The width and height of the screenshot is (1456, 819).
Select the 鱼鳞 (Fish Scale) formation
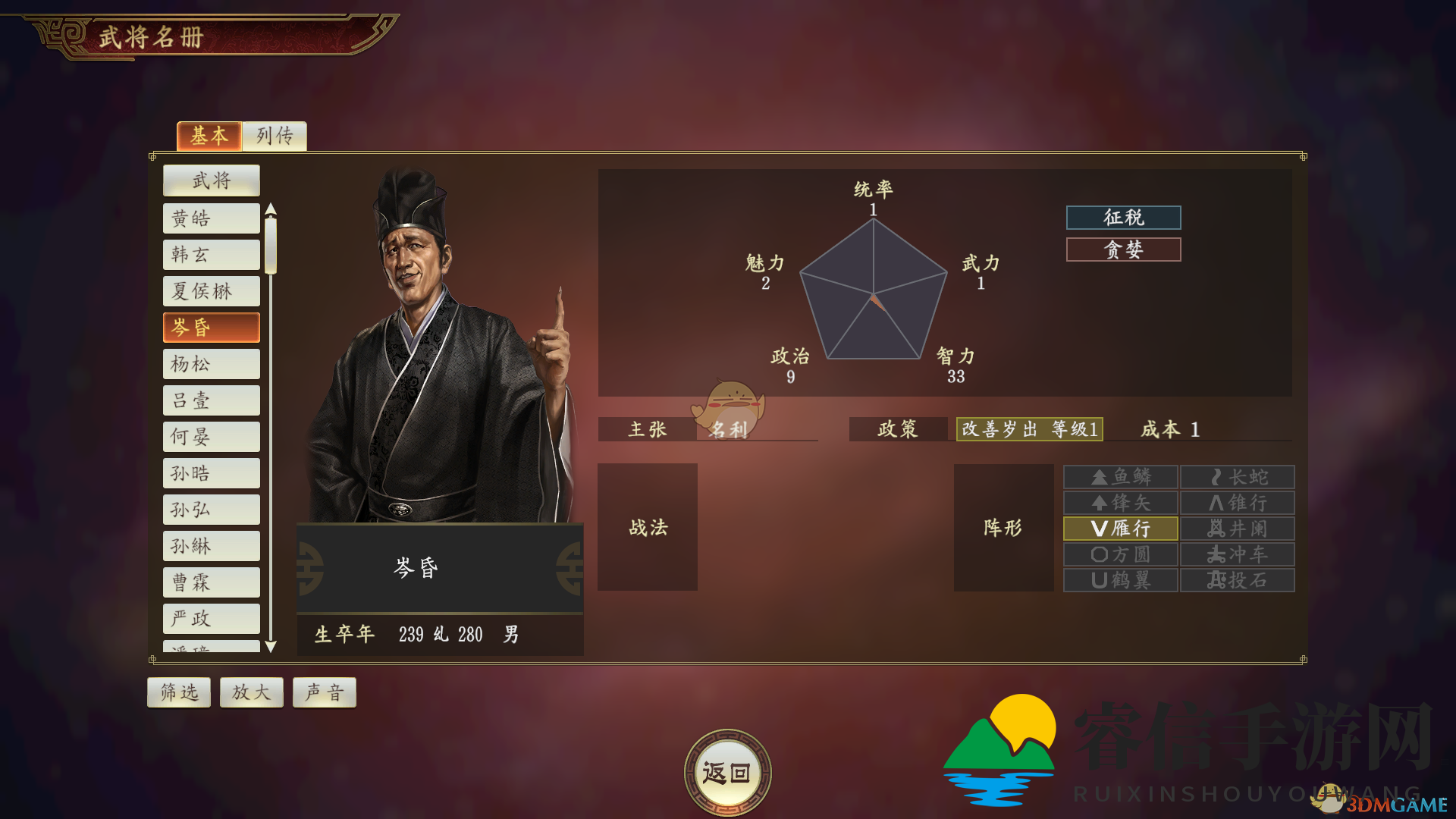1119,476
